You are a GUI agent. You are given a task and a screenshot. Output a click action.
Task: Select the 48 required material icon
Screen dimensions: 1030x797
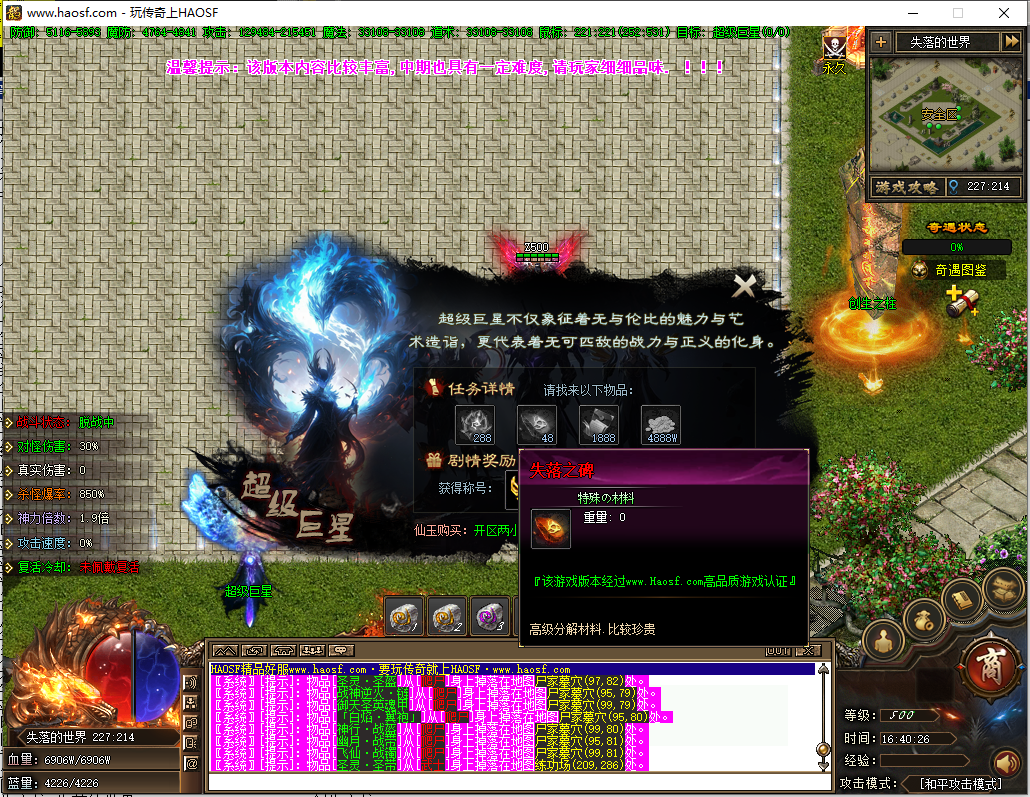point(537,424)
